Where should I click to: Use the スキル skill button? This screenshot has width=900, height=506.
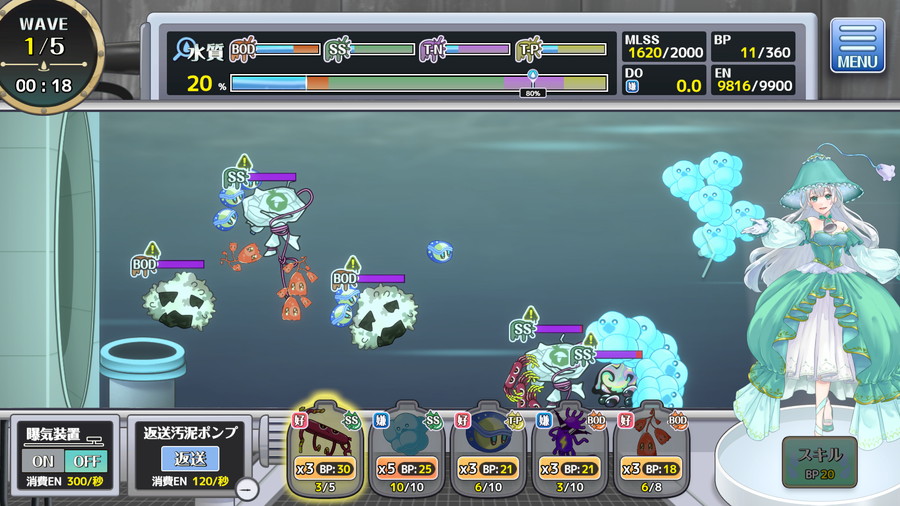tap(820, 461)
